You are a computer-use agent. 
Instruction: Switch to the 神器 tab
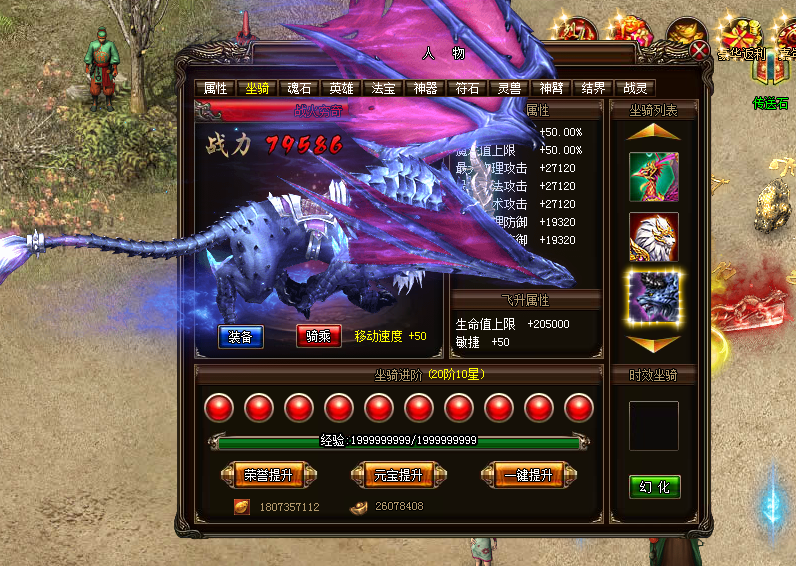tap(425, 88)
